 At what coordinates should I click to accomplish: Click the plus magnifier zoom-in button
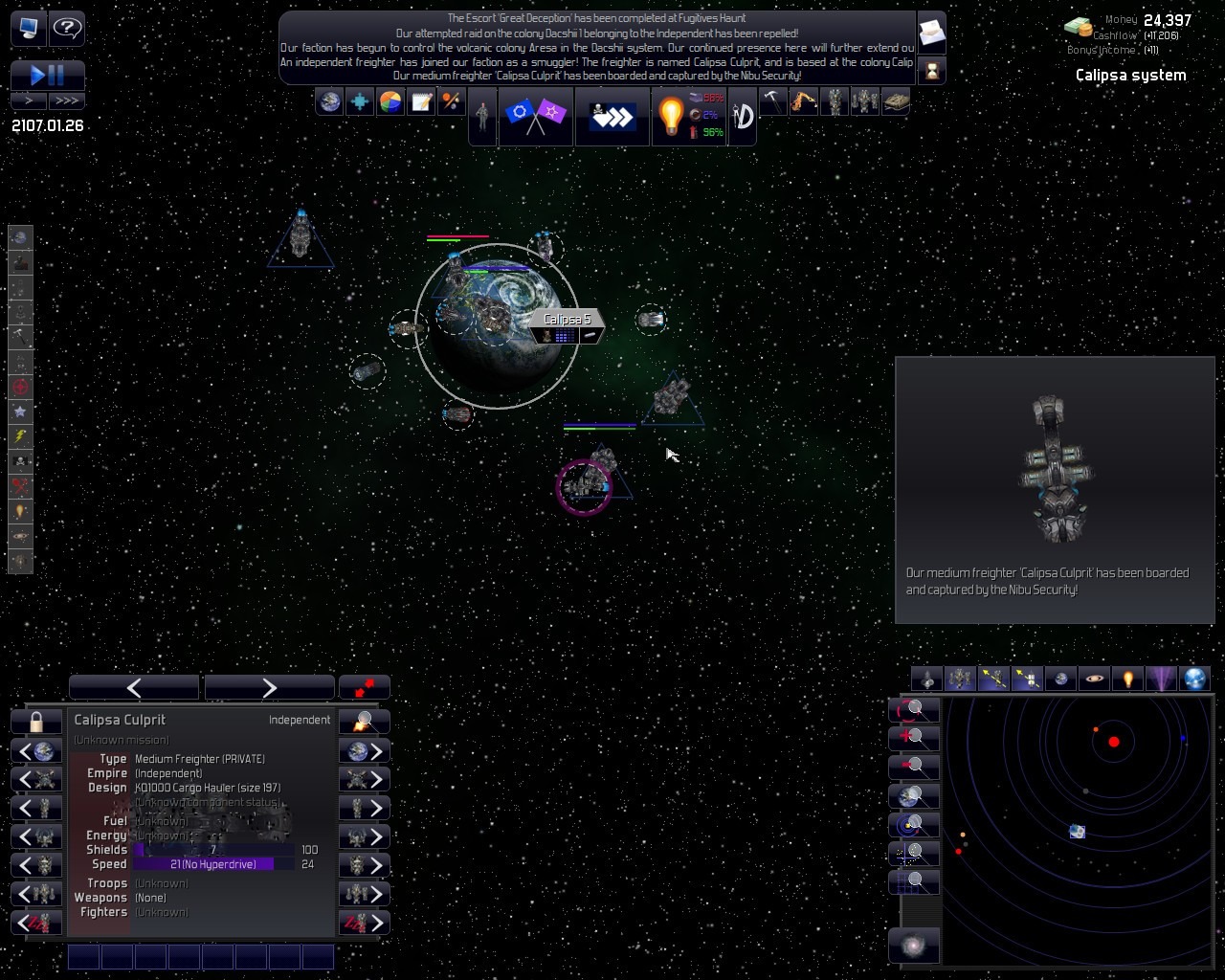click(x=914, y=738)
